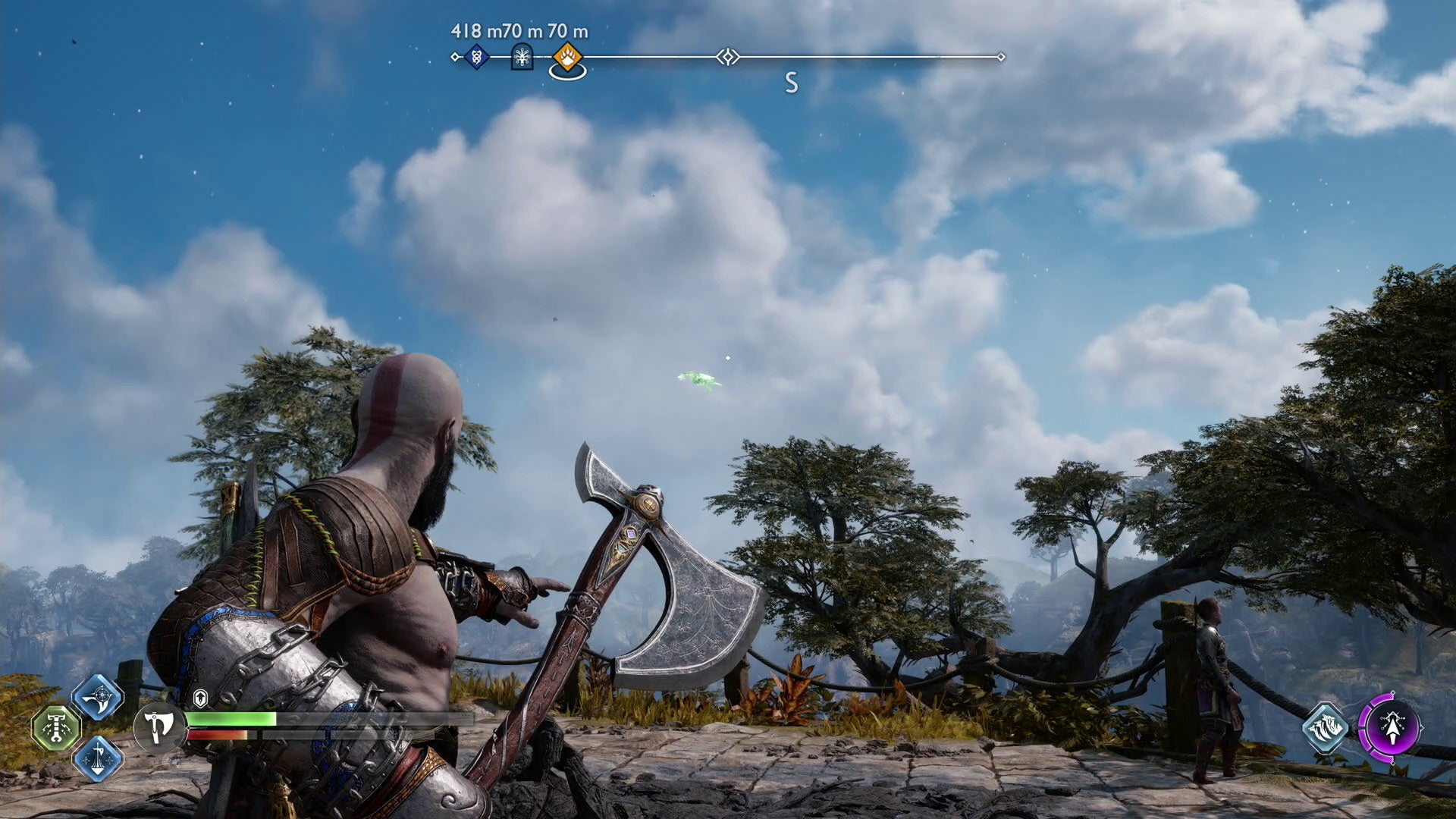
Task: Click the compass center heading indicator
Action: (727, 57)
